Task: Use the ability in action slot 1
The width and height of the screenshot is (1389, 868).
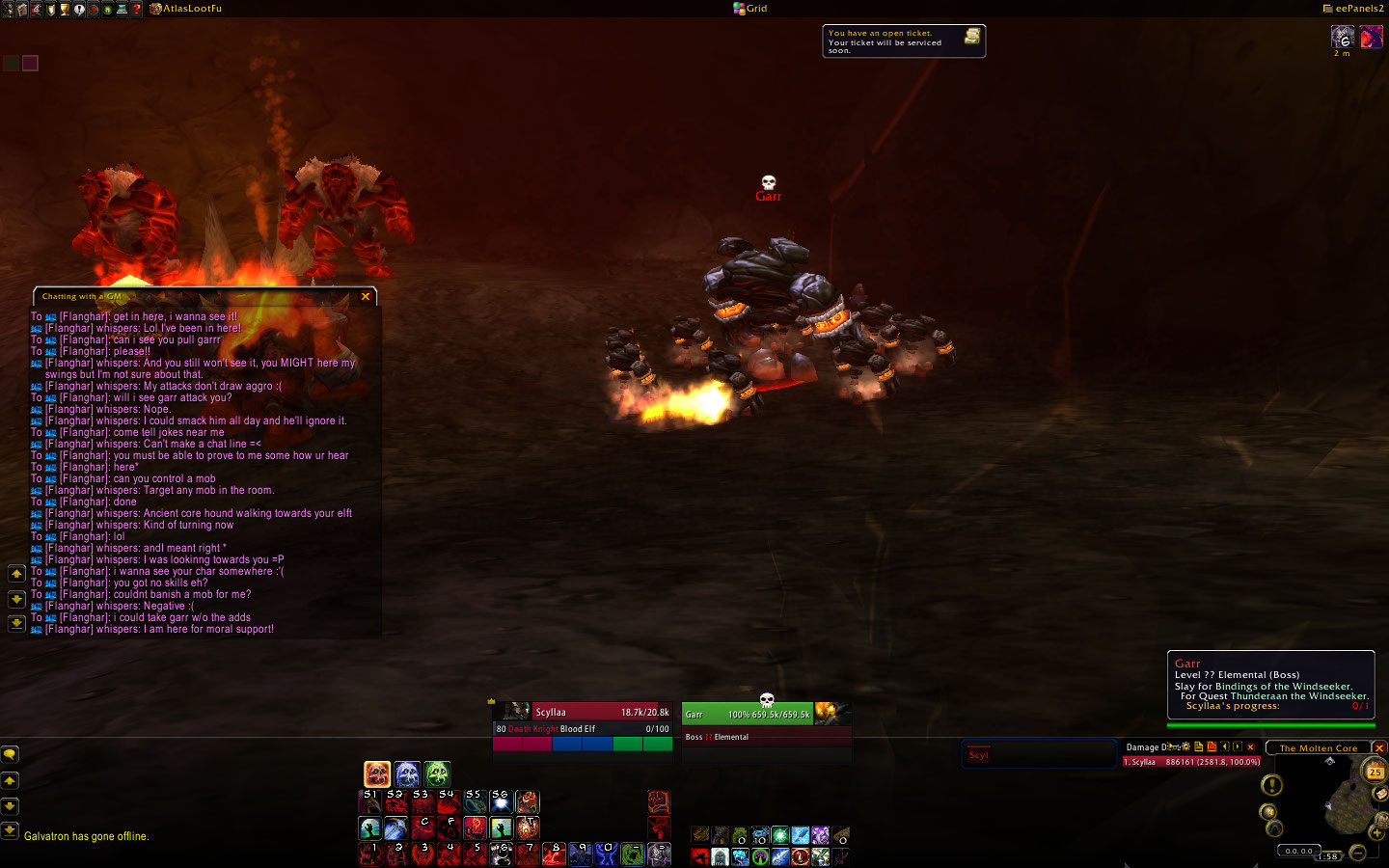Action: click(x=369, y=854)
